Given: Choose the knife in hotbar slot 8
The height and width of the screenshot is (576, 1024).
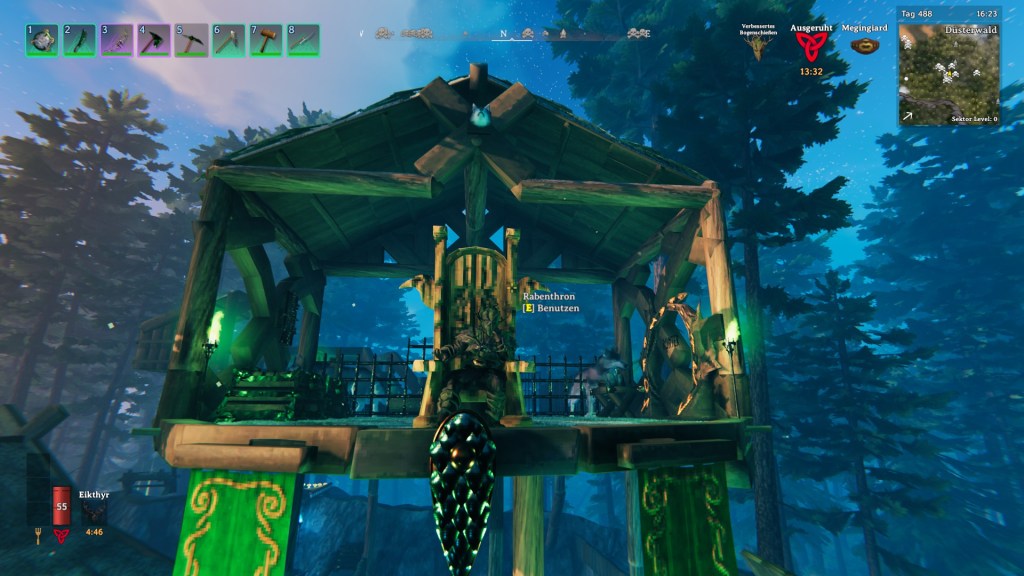Looking at the screenshot, I should [x=303, y=40].
